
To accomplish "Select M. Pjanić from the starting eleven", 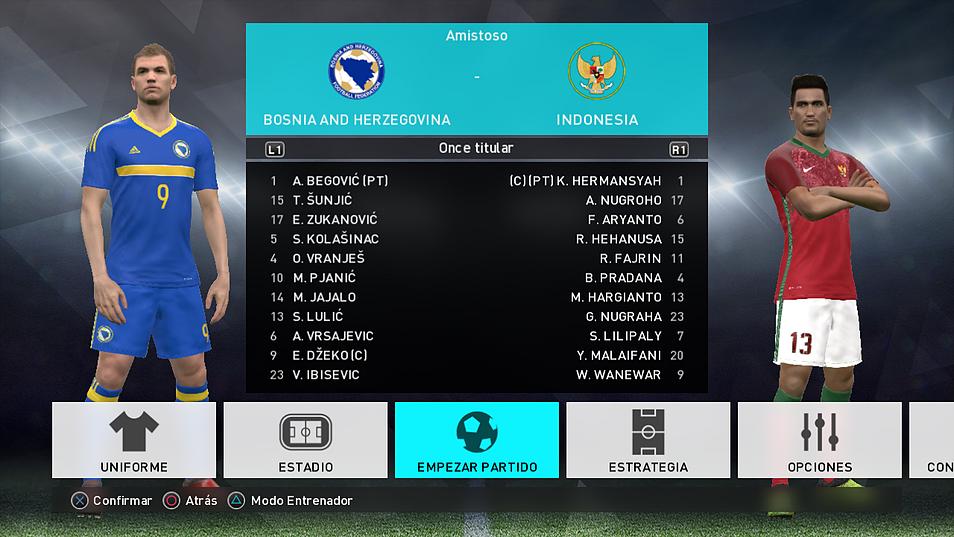I will pyautogui.click(x=324, y=278).
